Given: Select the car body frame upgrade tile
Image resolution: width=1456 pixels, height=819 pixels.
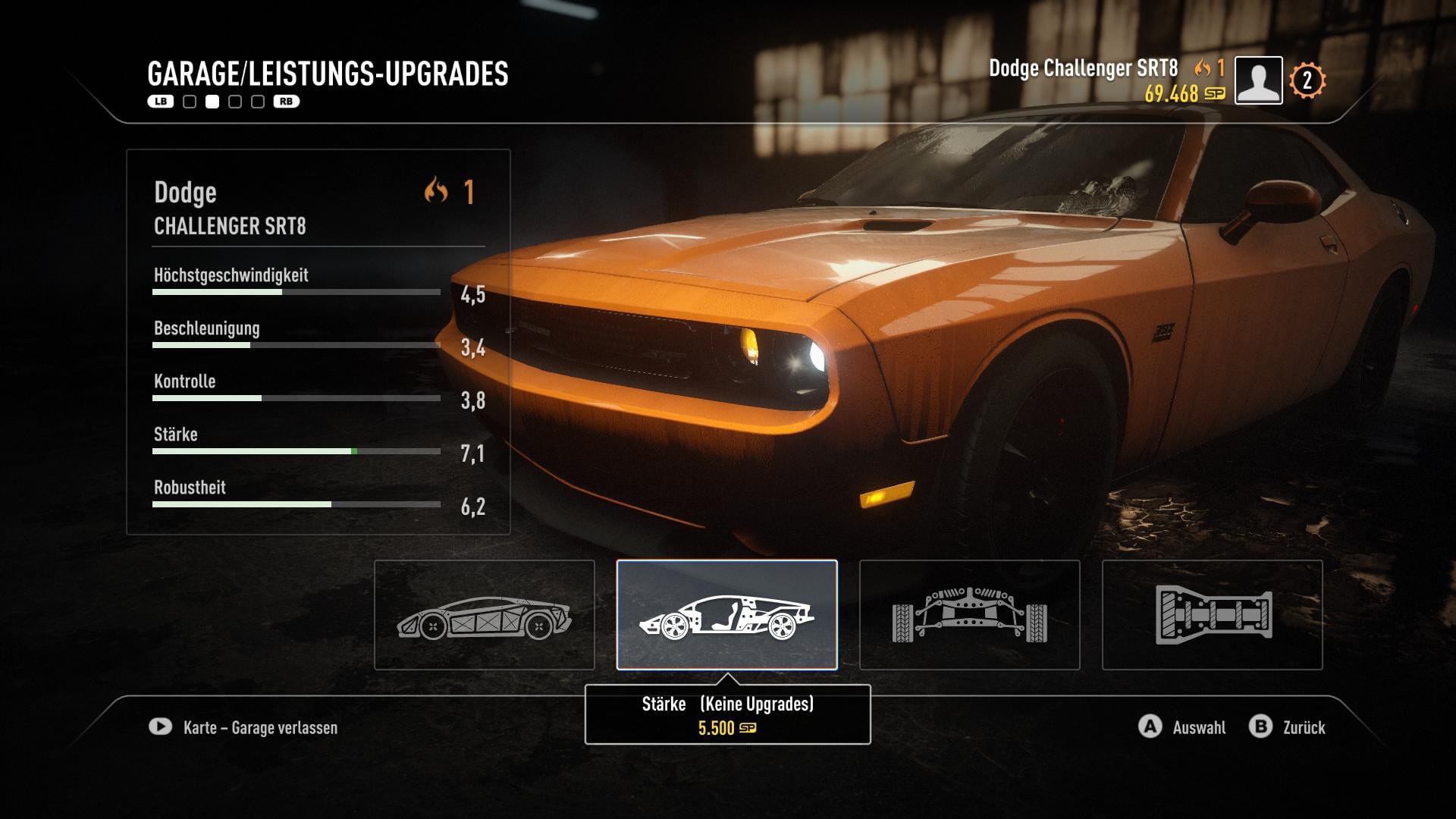Looking at the screenshot, I should pos(484,615).
